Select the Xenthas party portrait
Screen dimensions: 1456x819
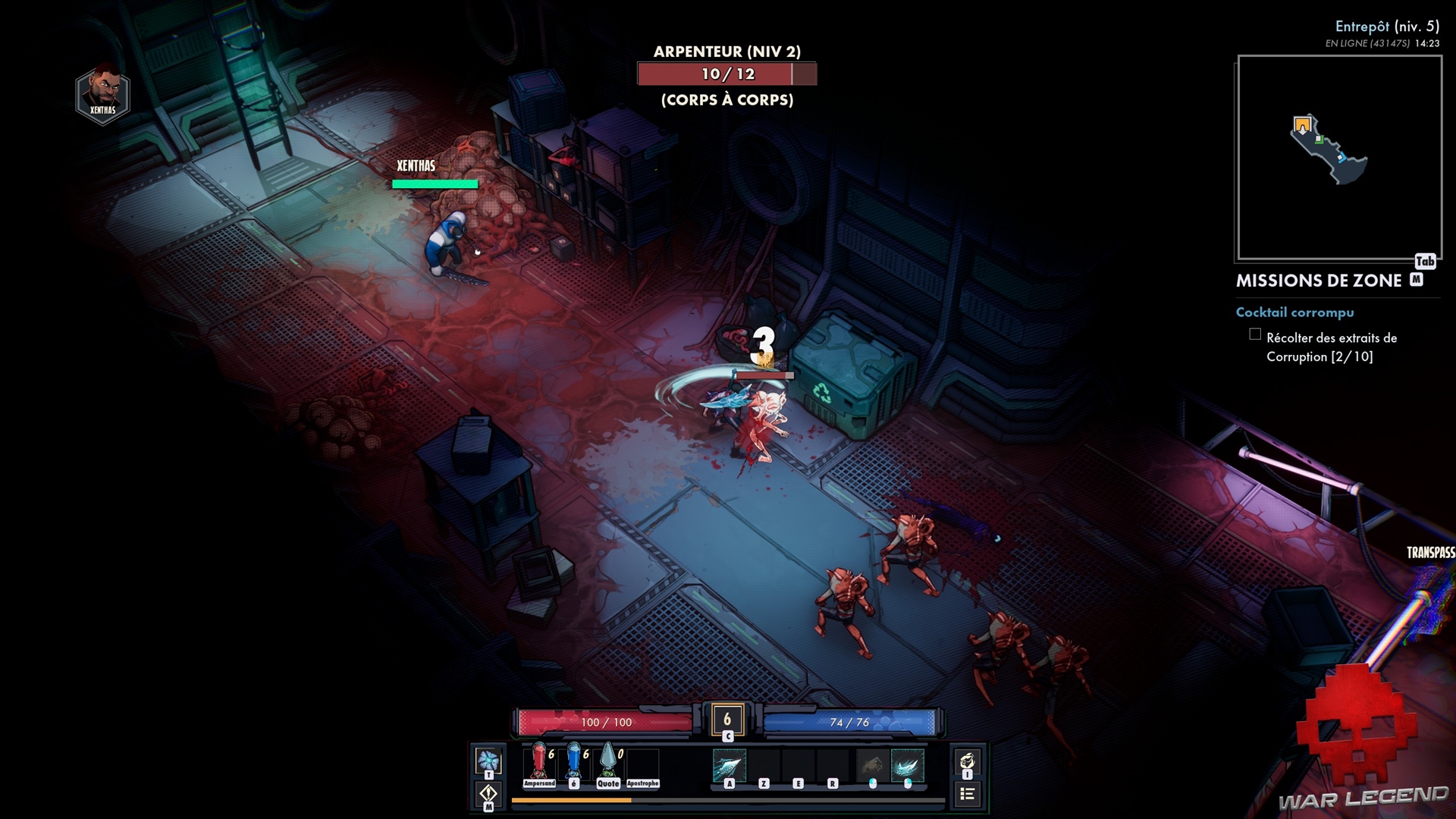point(103,96)
